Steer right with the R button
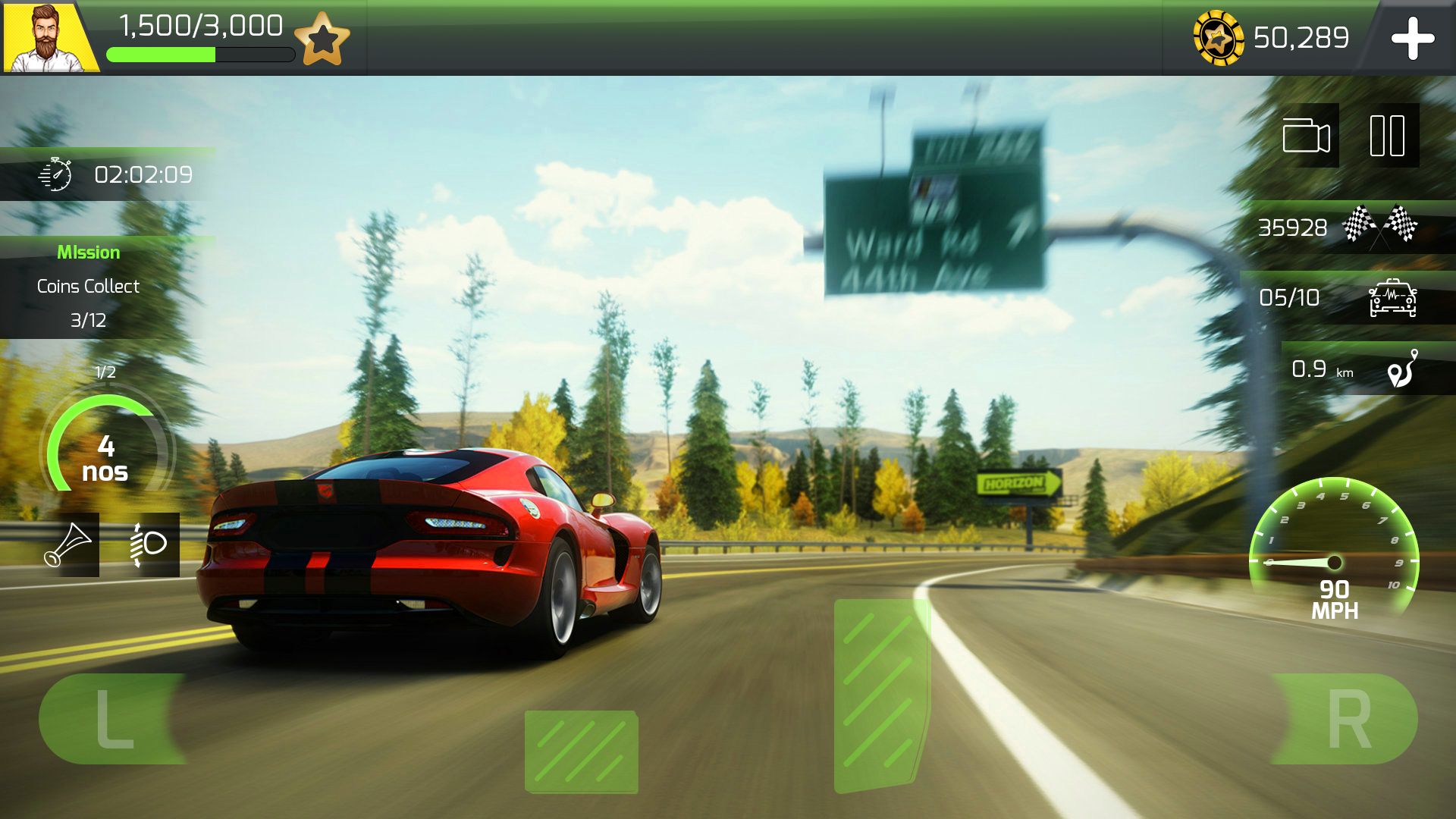Viewport: 1456px width, 819px height. pyautogui.click(x=1347, y=718)
